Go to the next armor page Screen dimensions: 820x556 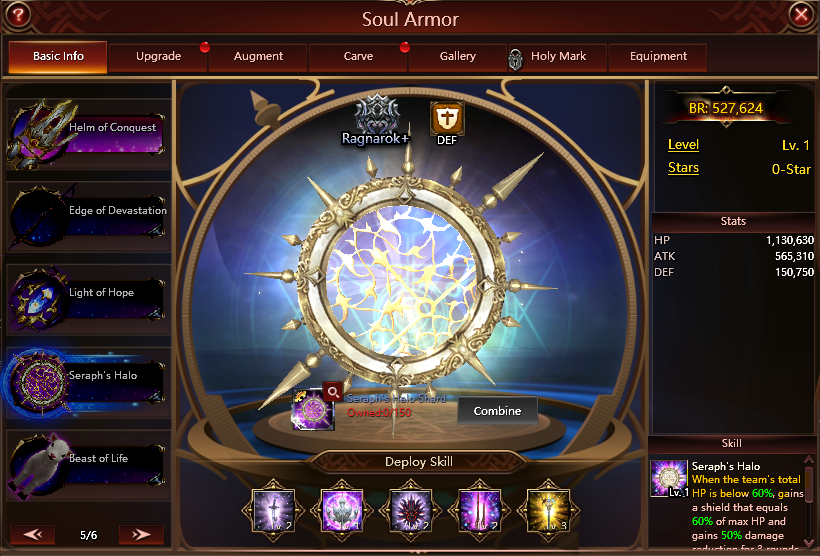[x=141, y=535]
